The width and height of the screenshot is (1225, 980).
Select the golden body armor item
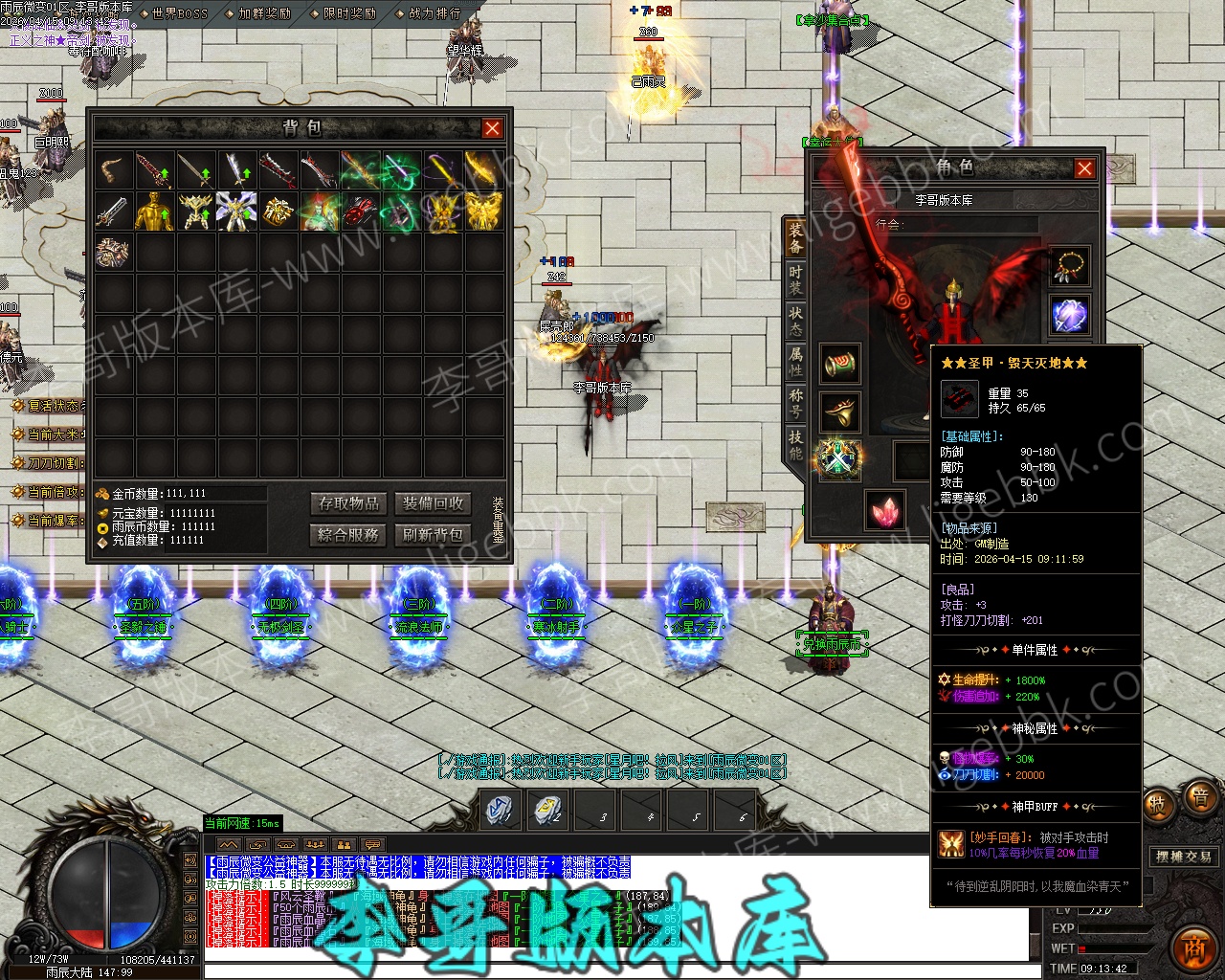(x=154, y=212)
